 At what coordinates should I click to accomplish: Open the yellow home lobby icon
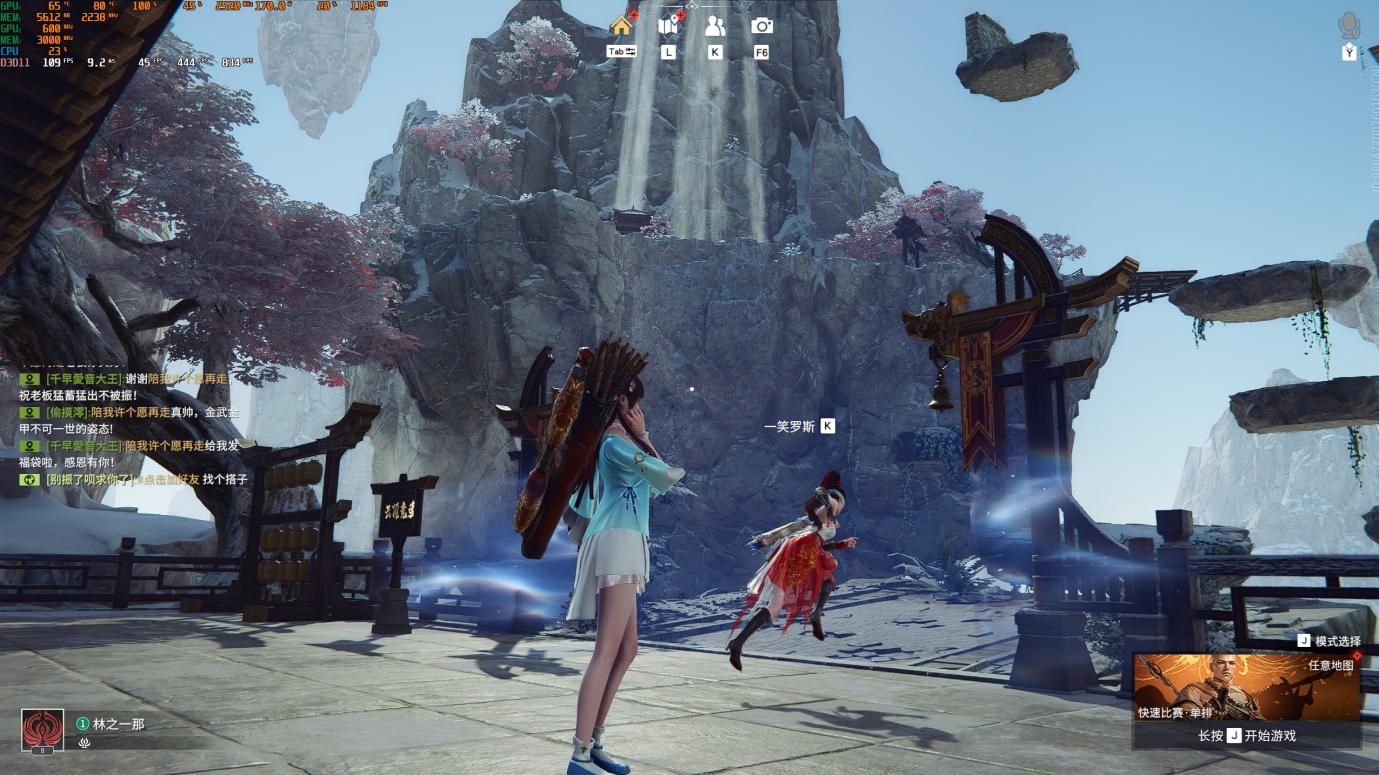click(x=621, y=26)
